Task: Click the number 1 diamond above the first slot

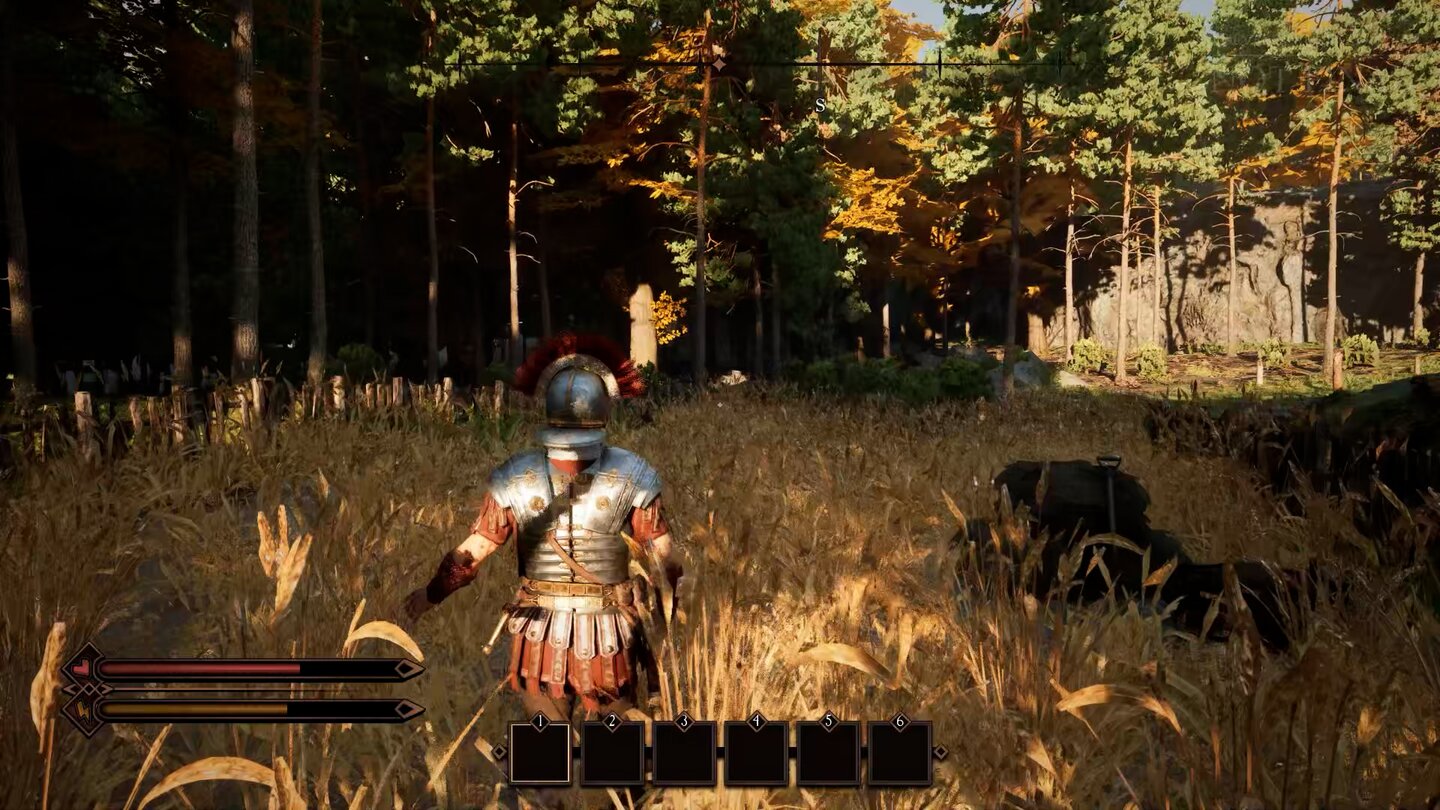Action: [540, 721]
